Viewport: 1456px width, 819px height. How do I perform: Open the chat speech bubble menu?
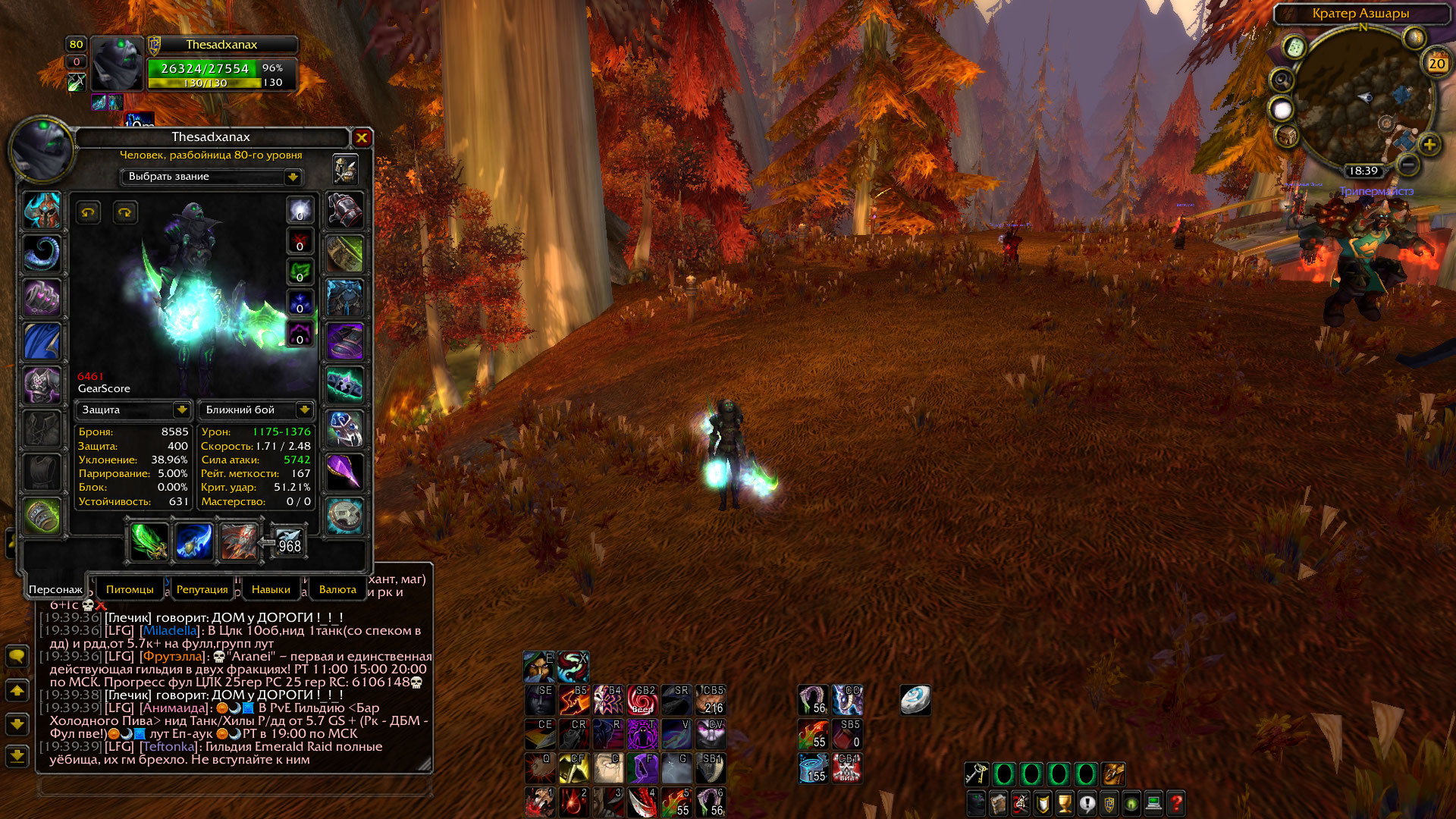[x=17, y=656]
